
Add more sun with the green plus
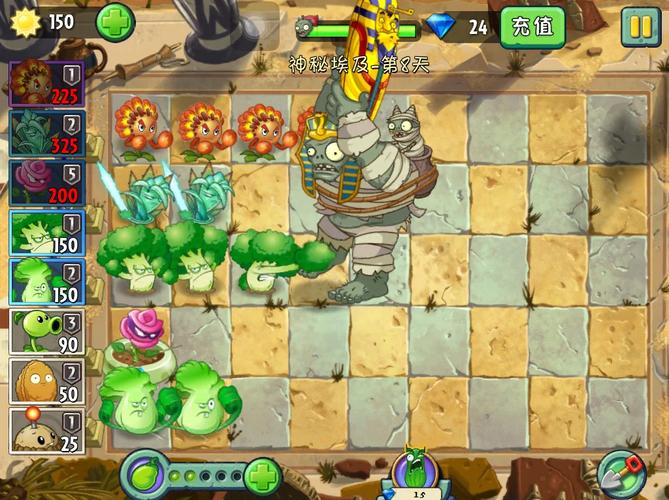(x=115, y=22)
